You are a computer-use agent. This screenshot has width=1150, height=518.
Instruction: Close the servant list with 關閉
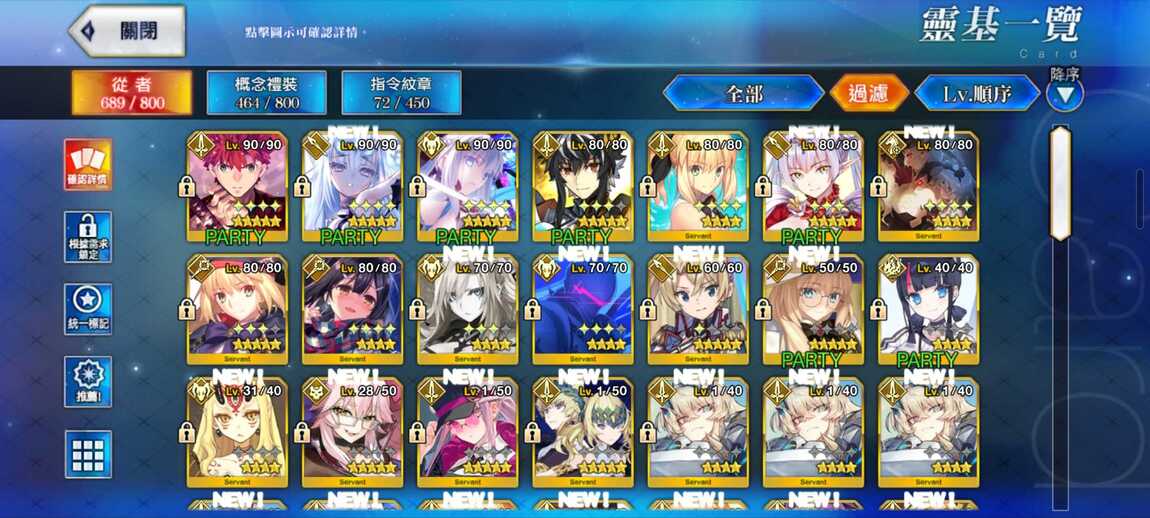click(127, 31)
